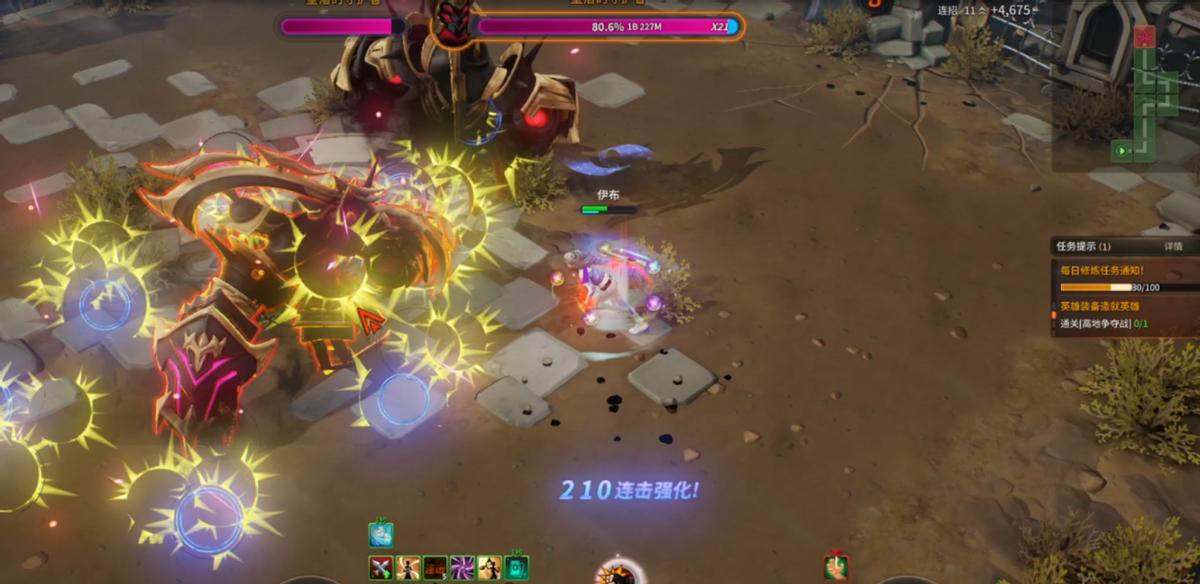Activate the crossed swords attack skill
Image resolution: width=1200 pixels, height=584 pixels.
click(381, 568)
